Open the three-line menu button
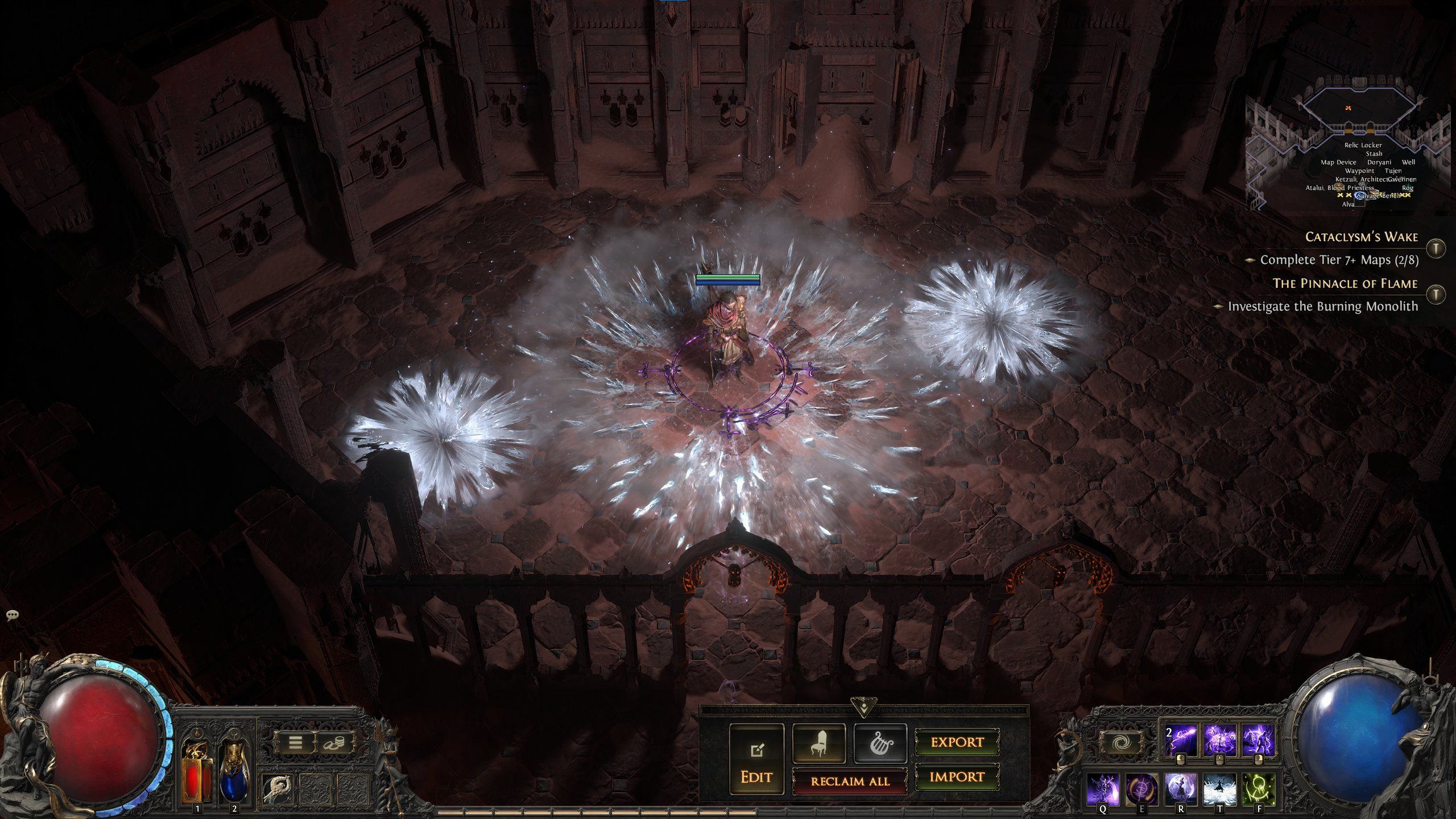Viewport: 1456px width, 819px height. [x=295, y=742]
